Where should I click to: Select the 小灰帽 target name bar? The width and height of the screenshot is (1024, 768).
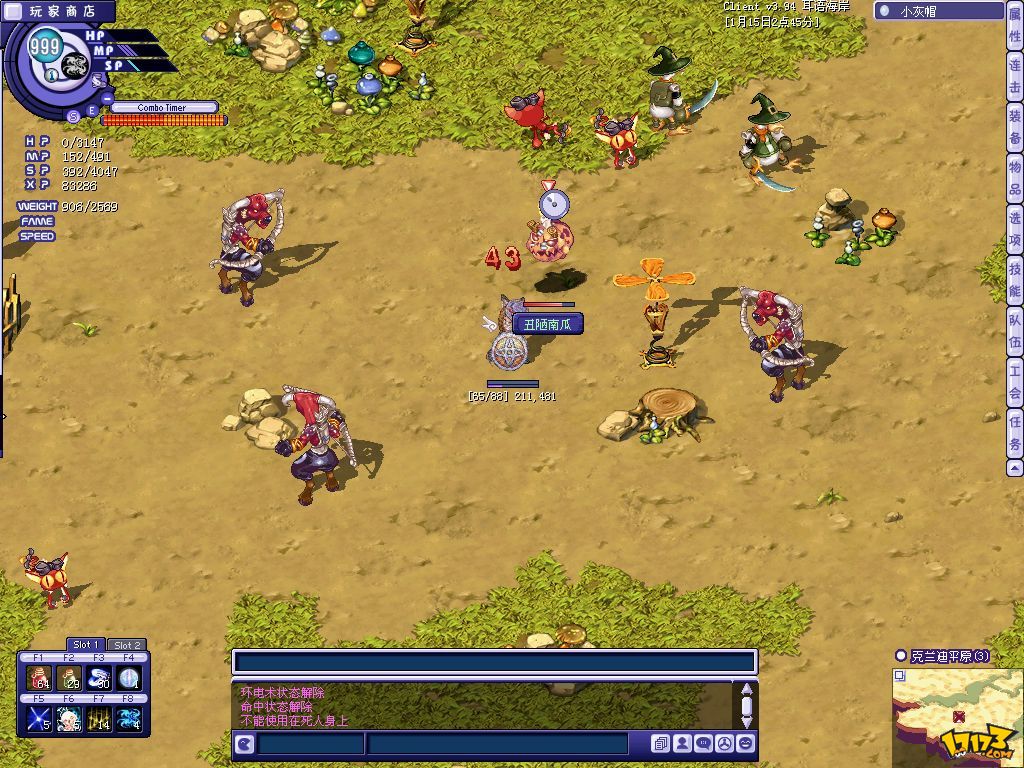click(x=938, y=12)
